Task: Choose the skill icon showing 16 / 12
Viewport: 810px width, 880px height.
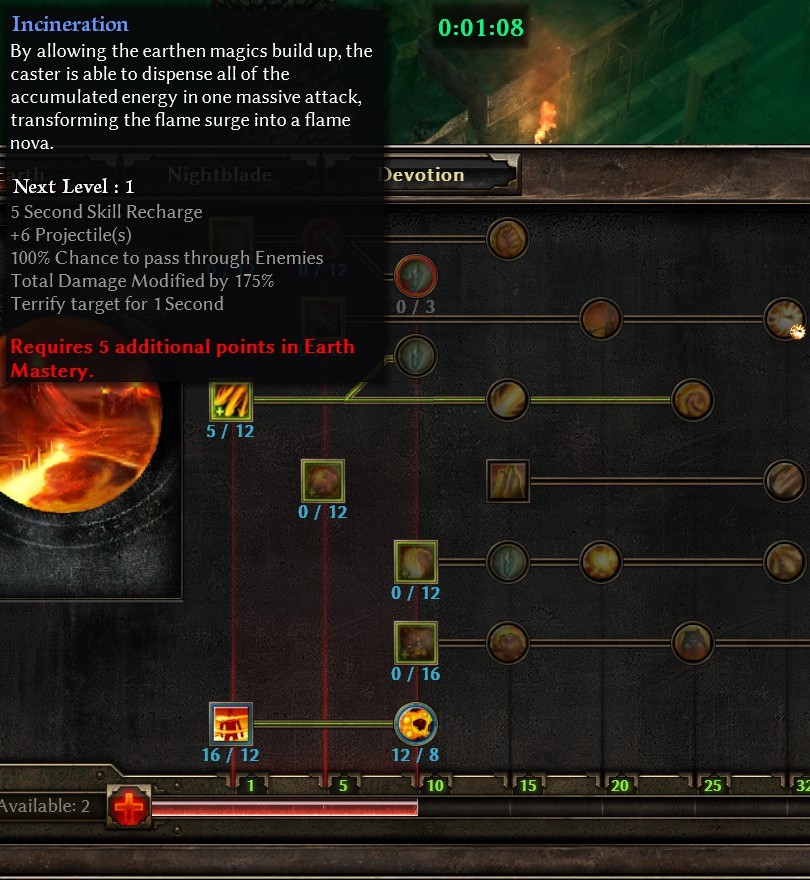Action: tap(230, 724)
